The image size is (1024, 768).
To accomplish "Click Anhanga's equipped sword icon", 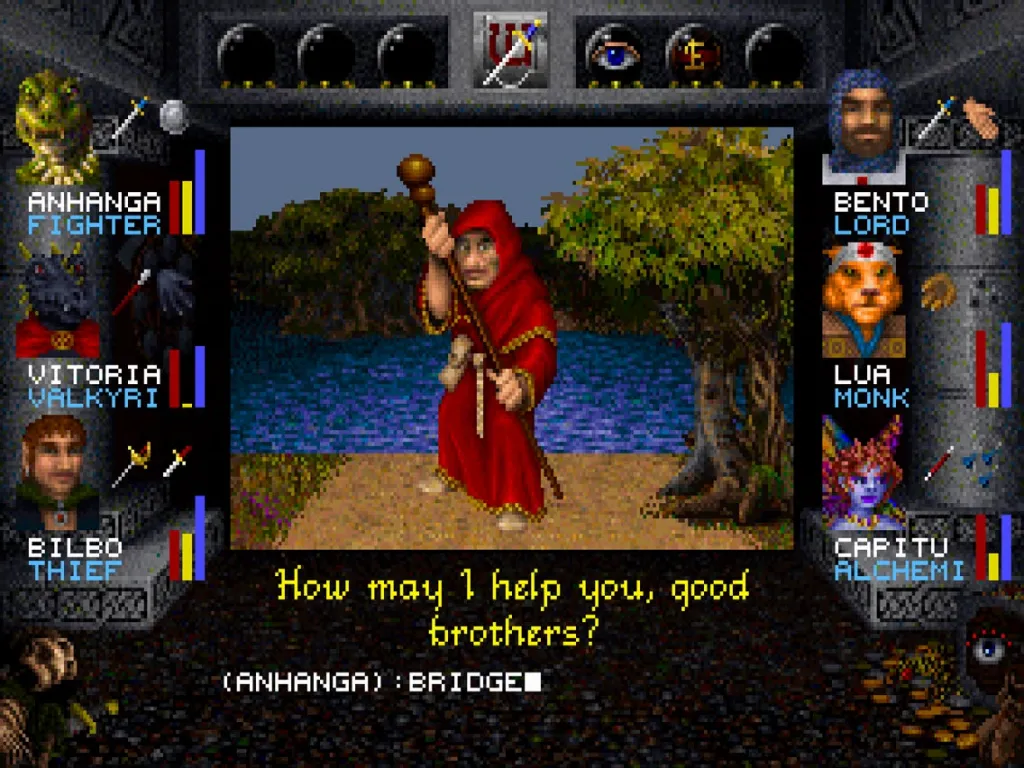I will 132,118.
